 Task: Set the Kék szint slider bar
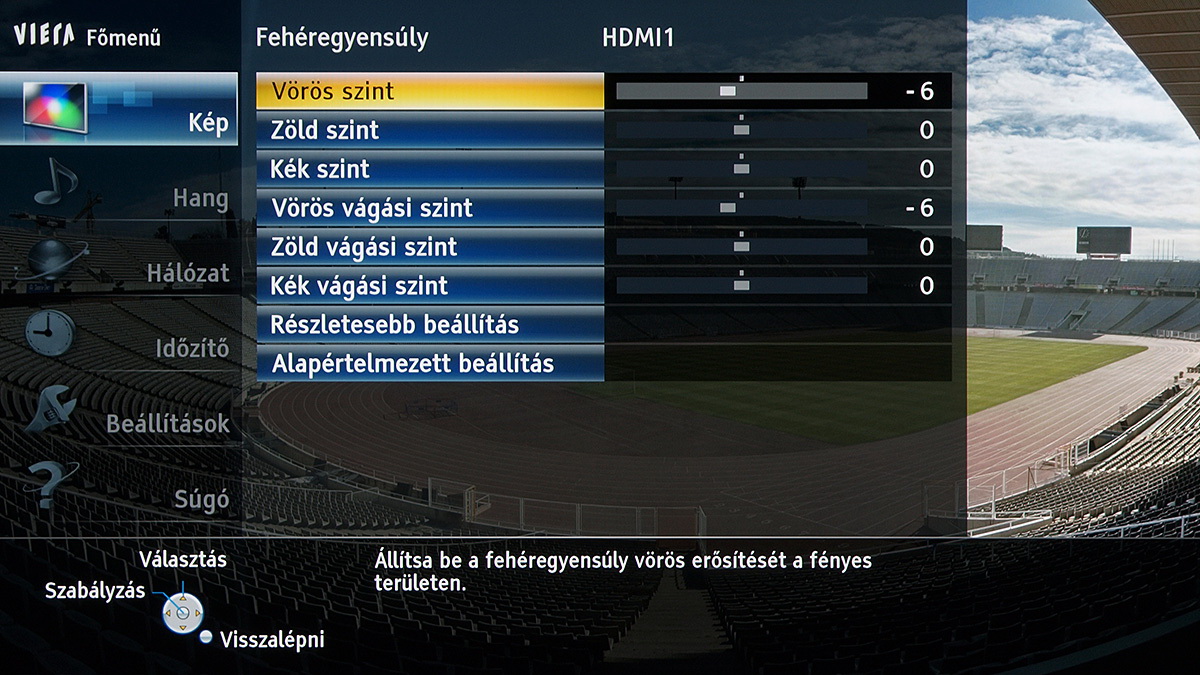741,169
